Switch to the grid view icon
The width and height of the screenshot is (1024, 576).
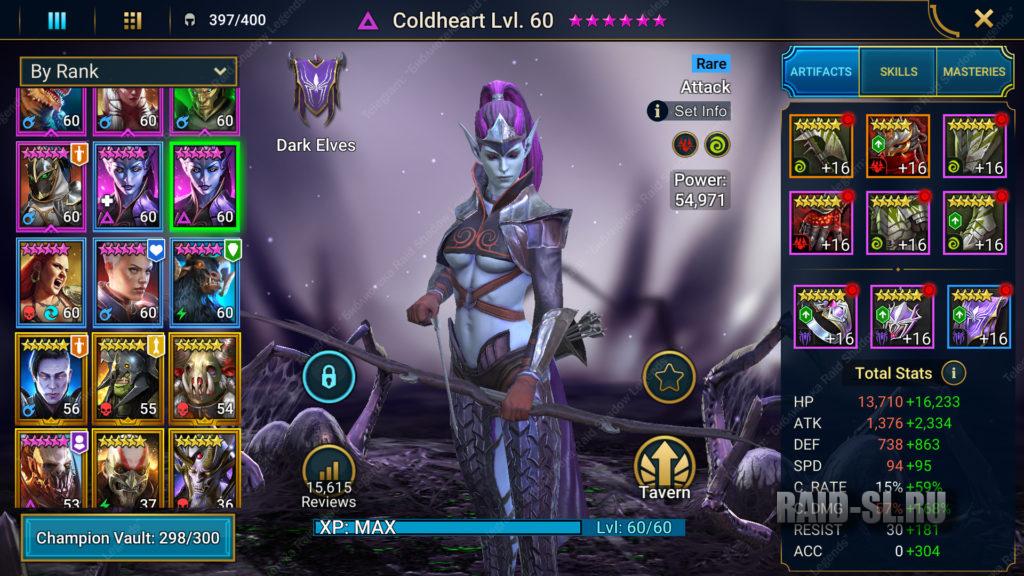coord(132,20)
